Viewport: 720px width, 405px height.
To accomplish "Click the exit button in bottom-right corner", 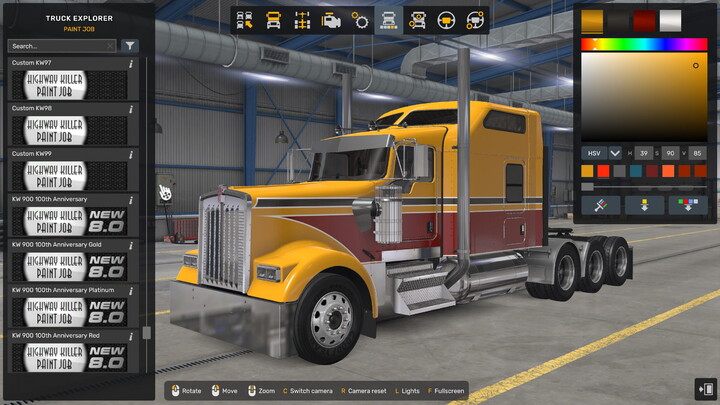I will click(x=704, y=389).
